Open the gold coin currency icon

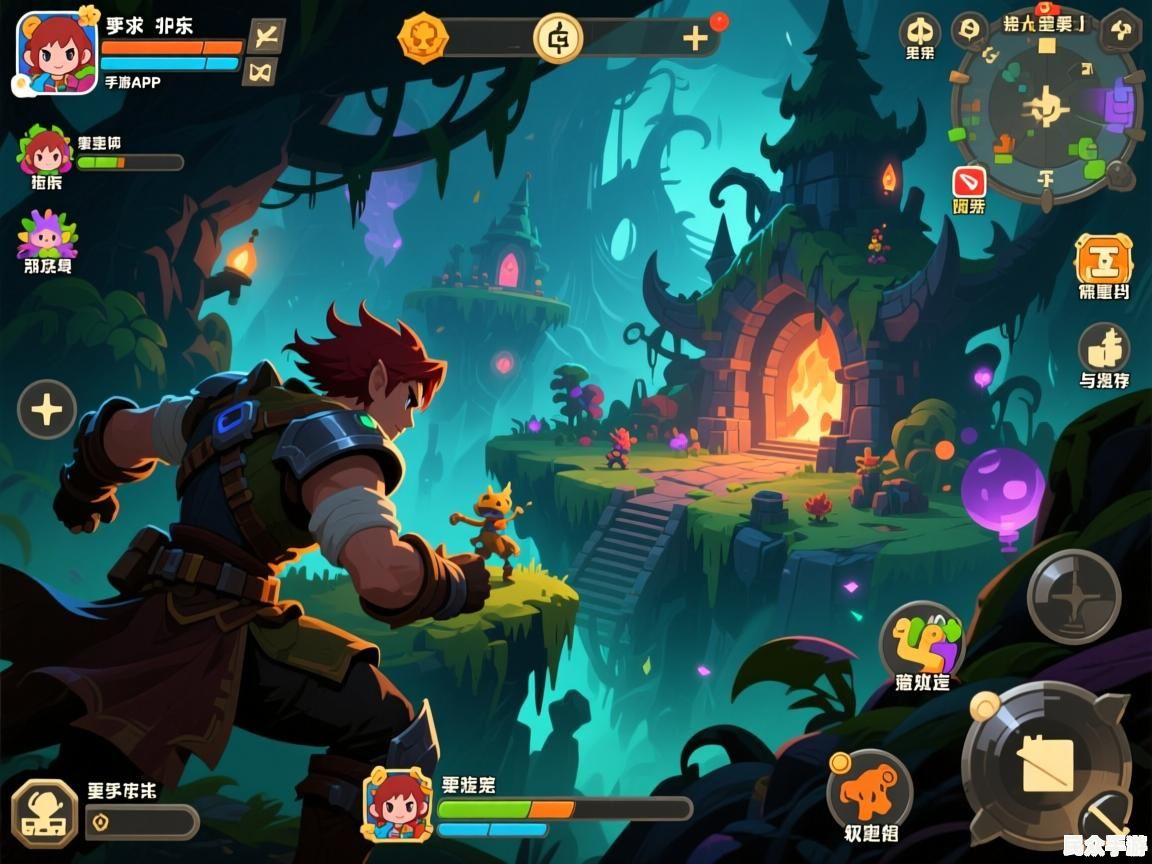tap(557, 38)
